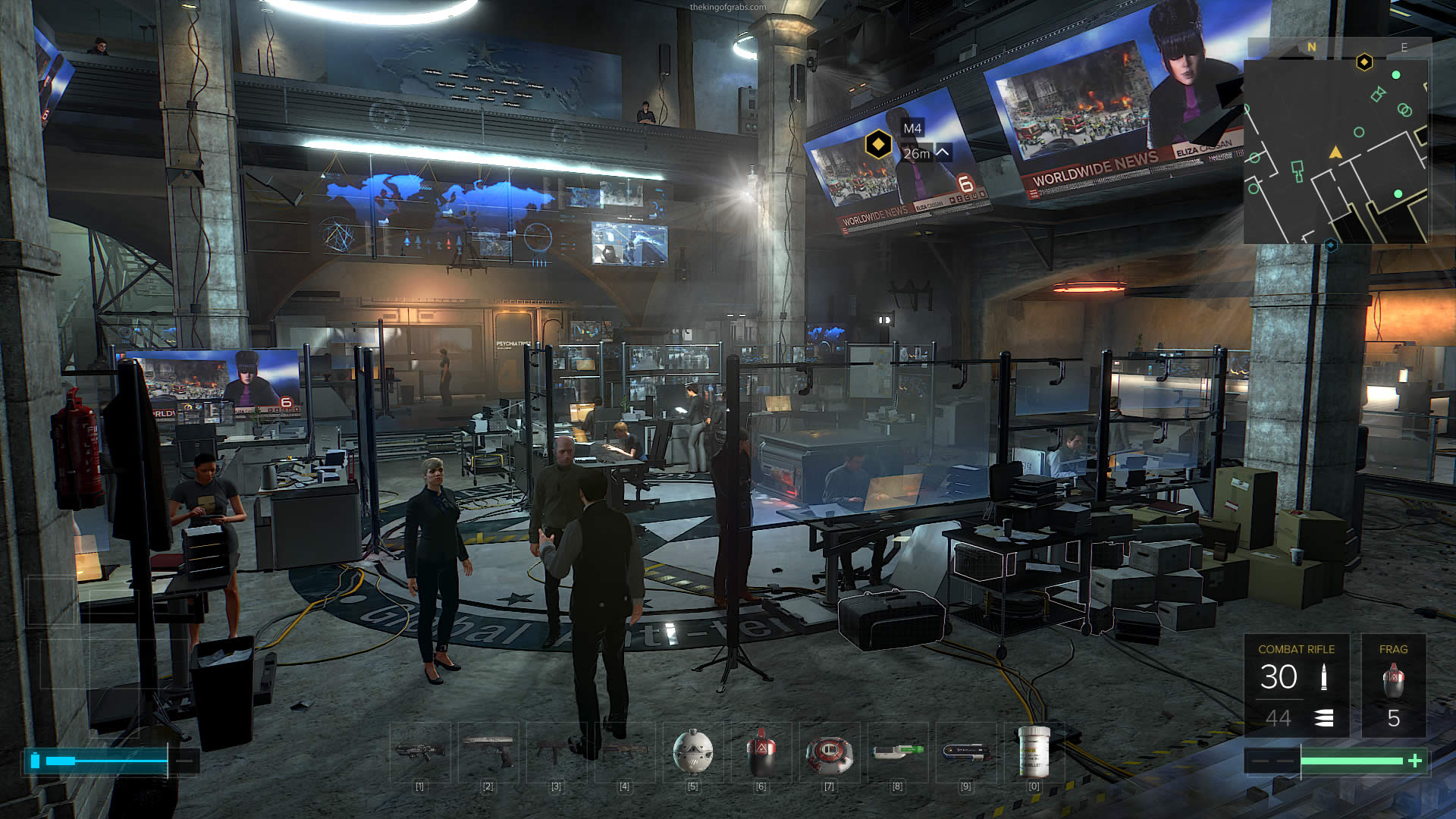Click the yellow player arrow on minimap

[x=1335, y=153]
